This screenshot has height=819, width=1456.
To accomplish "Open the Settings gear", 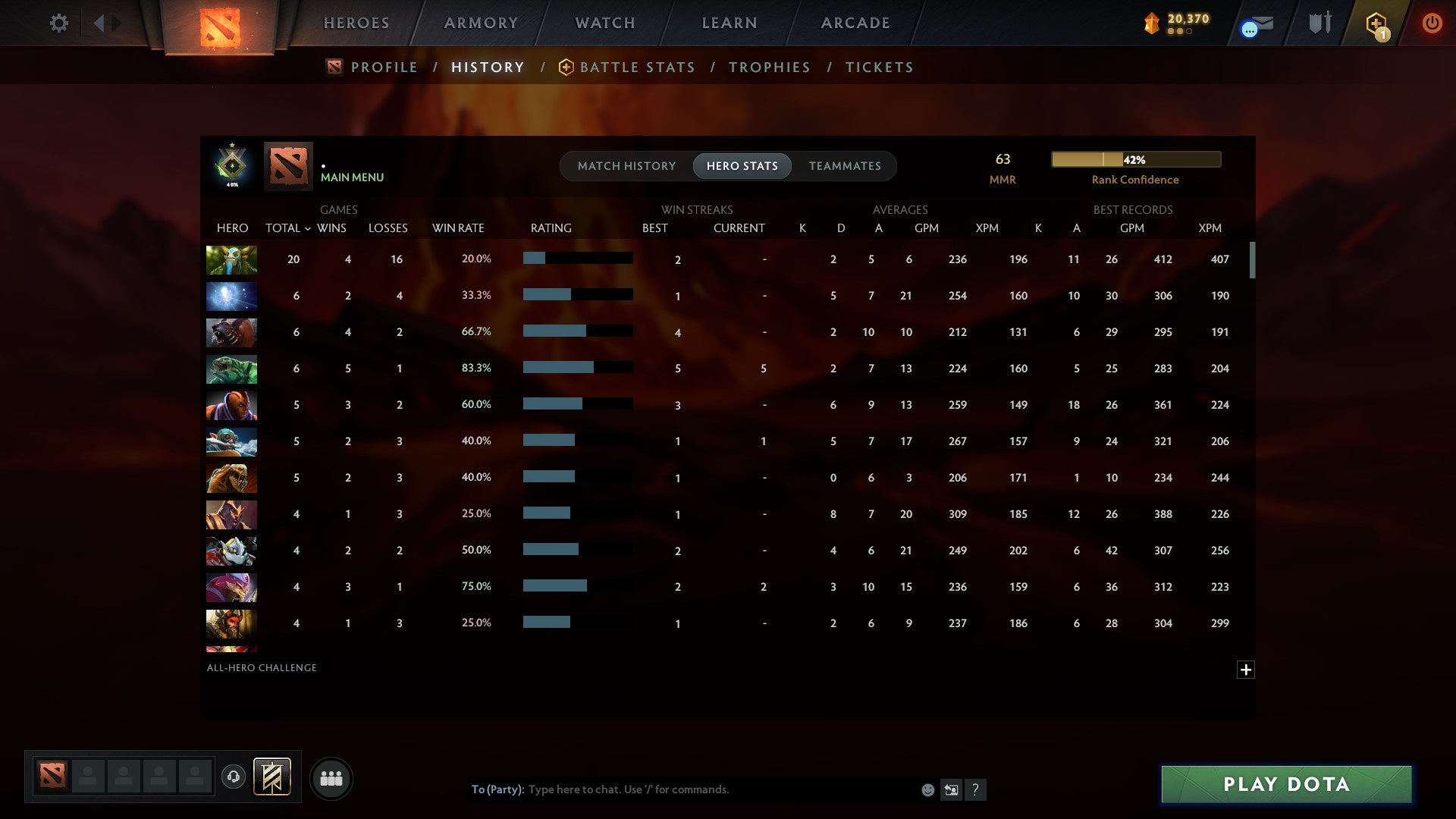I will (x=59, y=23).
